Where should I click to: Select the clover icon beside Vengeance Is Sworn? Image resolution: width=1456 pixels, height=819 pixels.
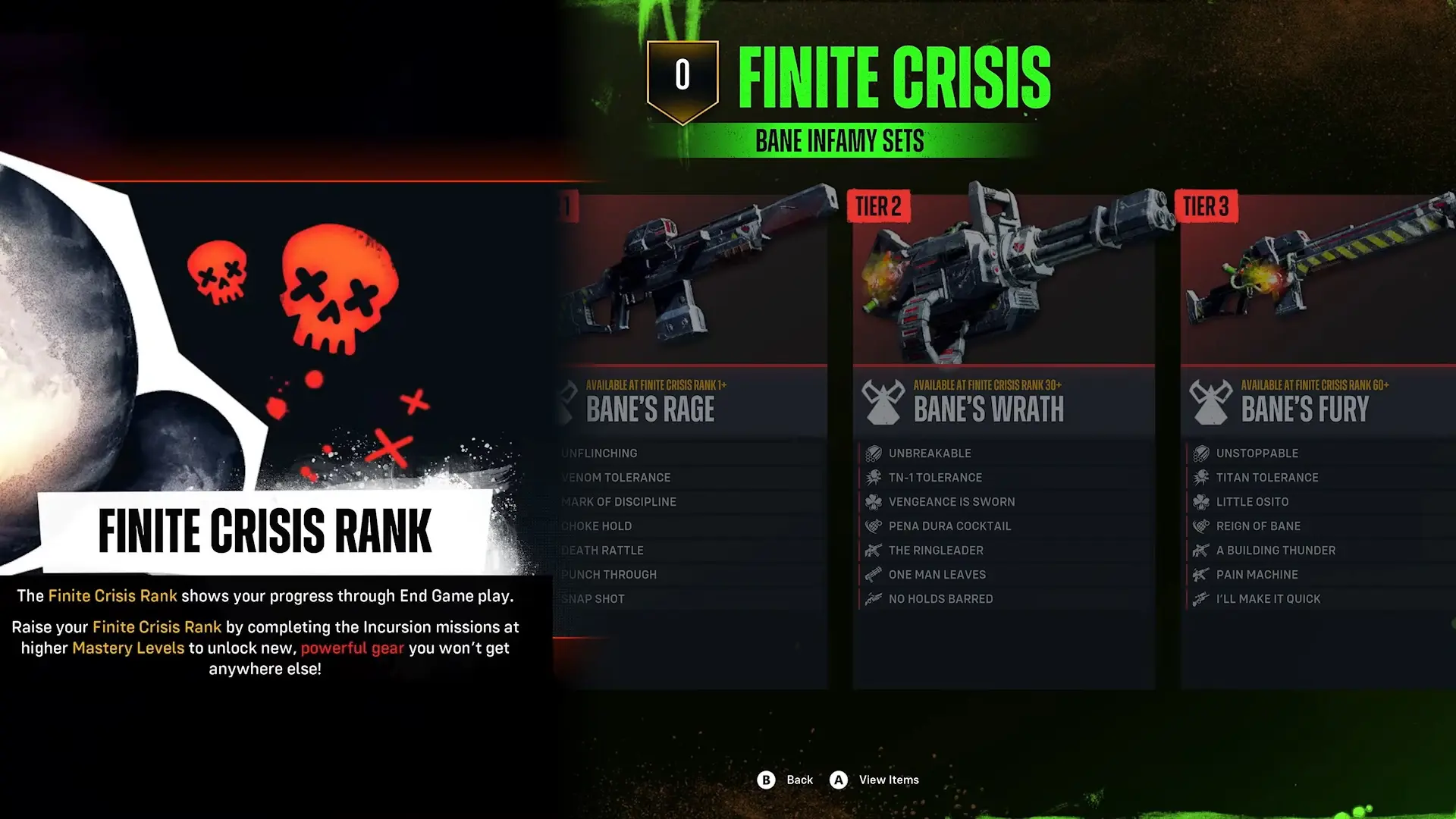tap(872, 501)
